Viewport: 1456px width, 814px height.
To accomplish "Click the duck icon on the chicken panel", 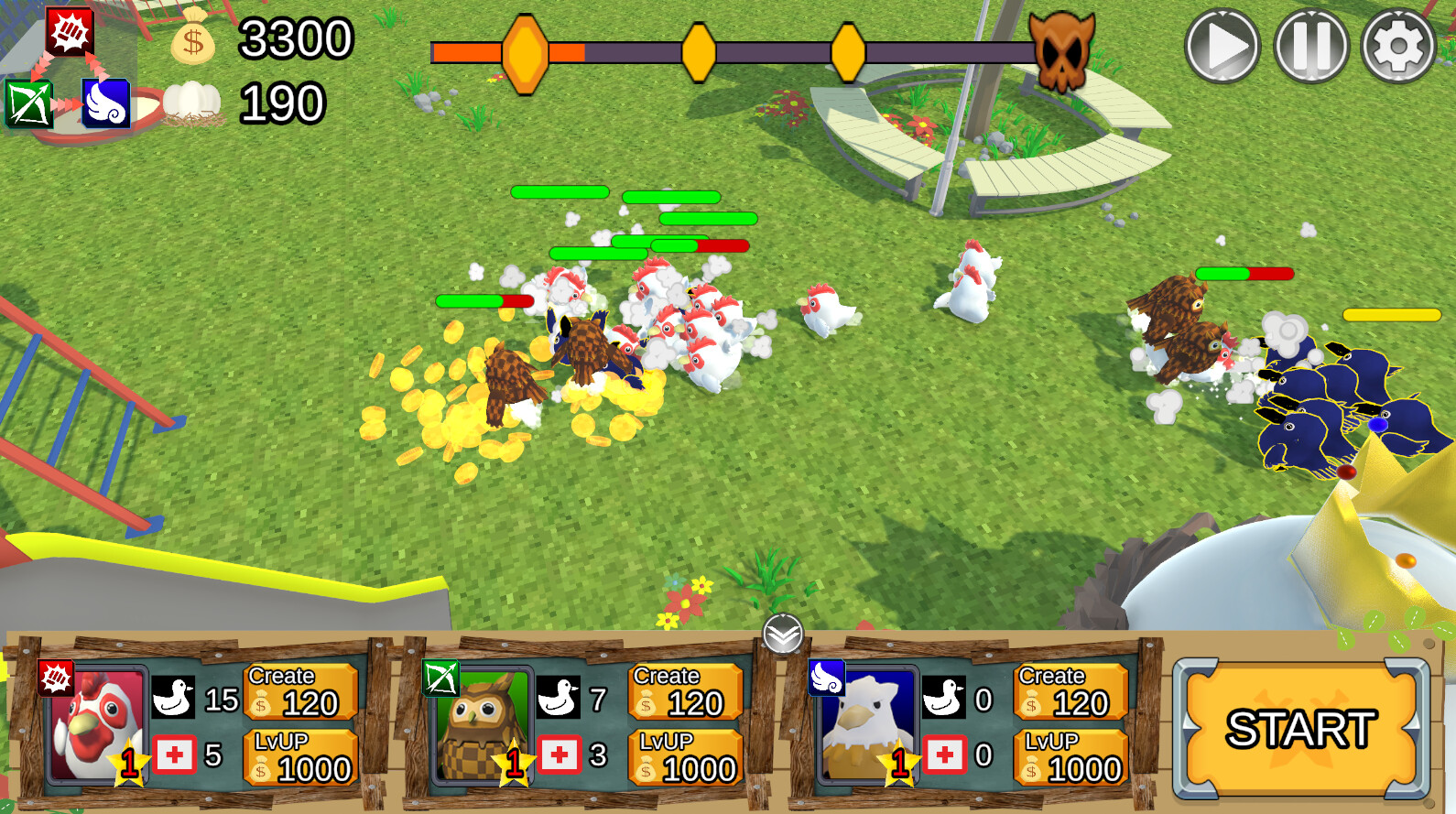I will tap(174, 697).
